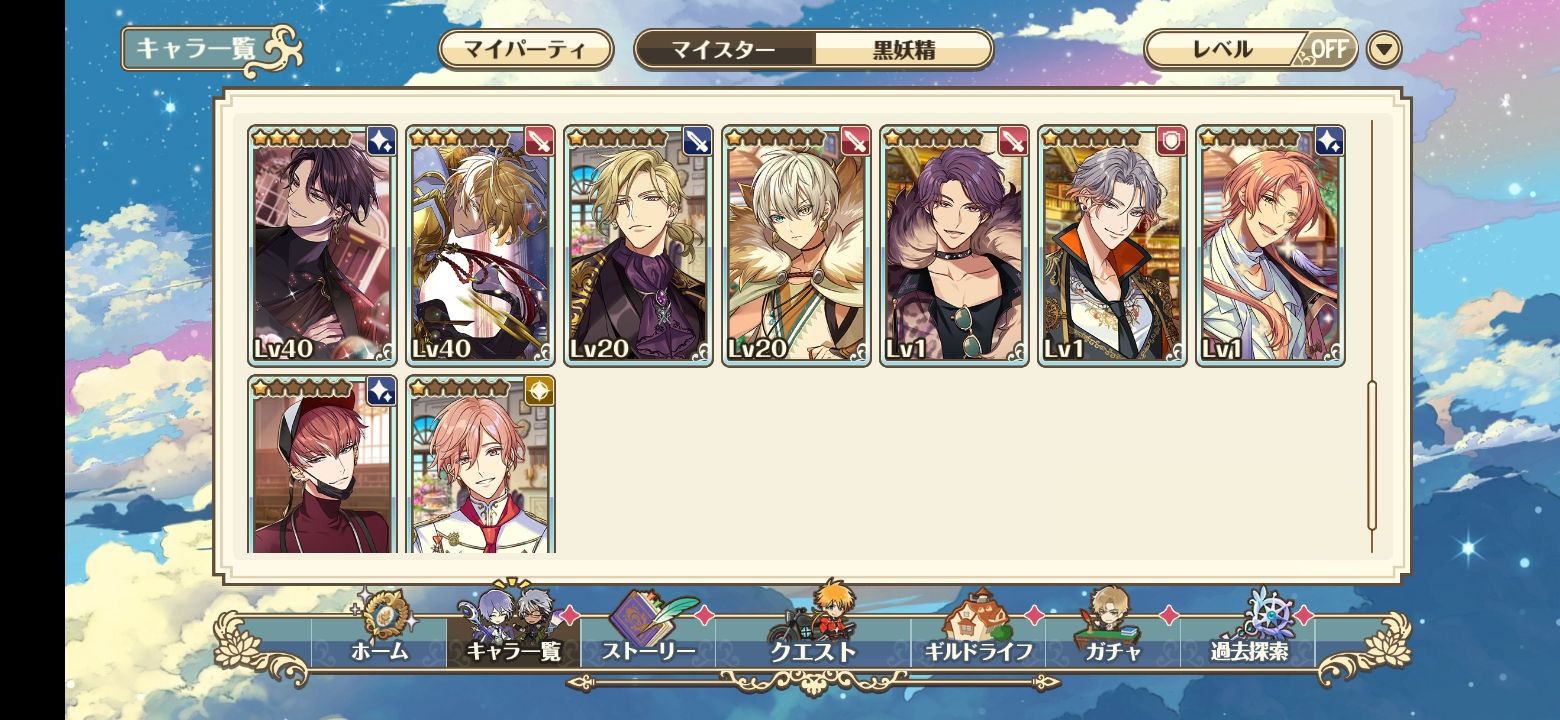Open the ストーリー story menu

648,640
